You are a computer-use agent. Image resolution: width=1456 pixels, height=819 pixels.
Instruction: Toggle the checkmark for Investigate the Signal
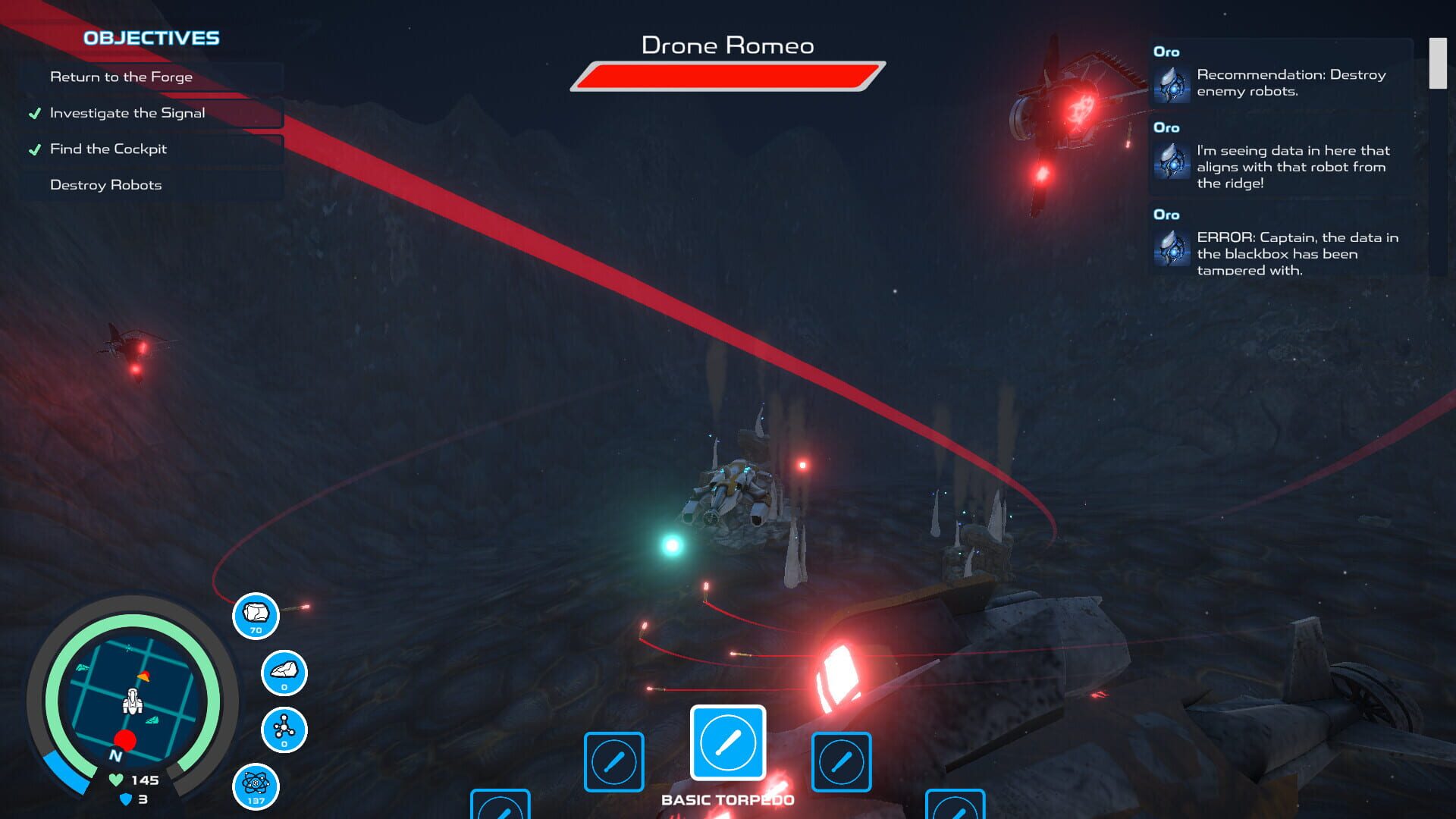33,112
